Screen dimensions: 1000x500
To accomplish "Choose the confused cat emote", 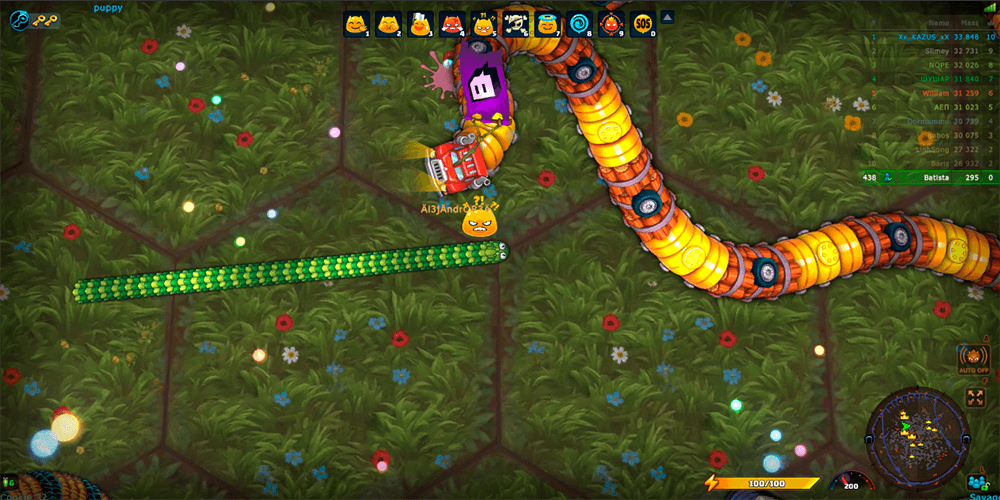I will click(x=483, y=24).
